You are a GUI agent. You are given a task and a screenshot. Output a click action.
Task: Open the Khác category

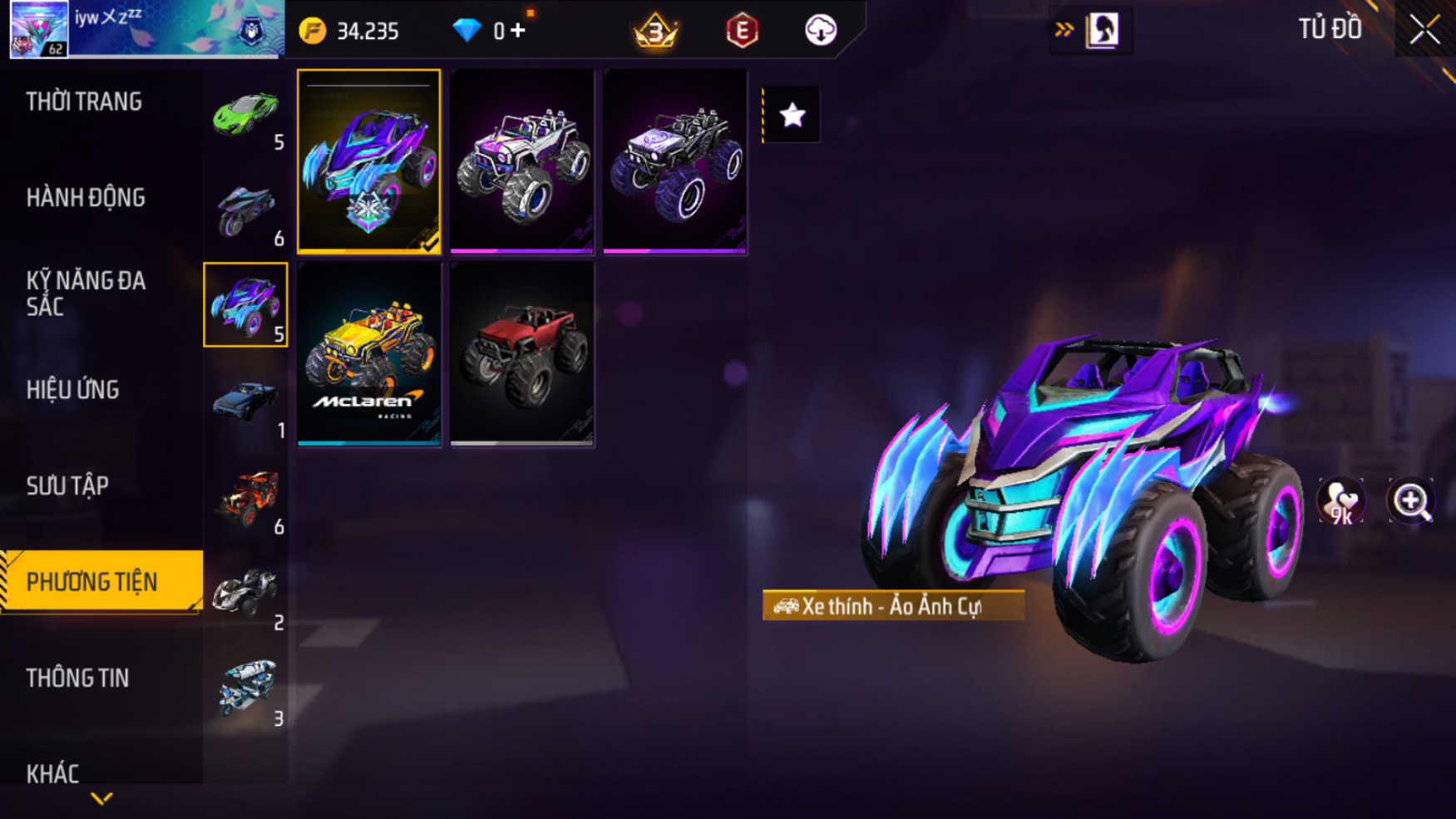click(x=52, y=773)
